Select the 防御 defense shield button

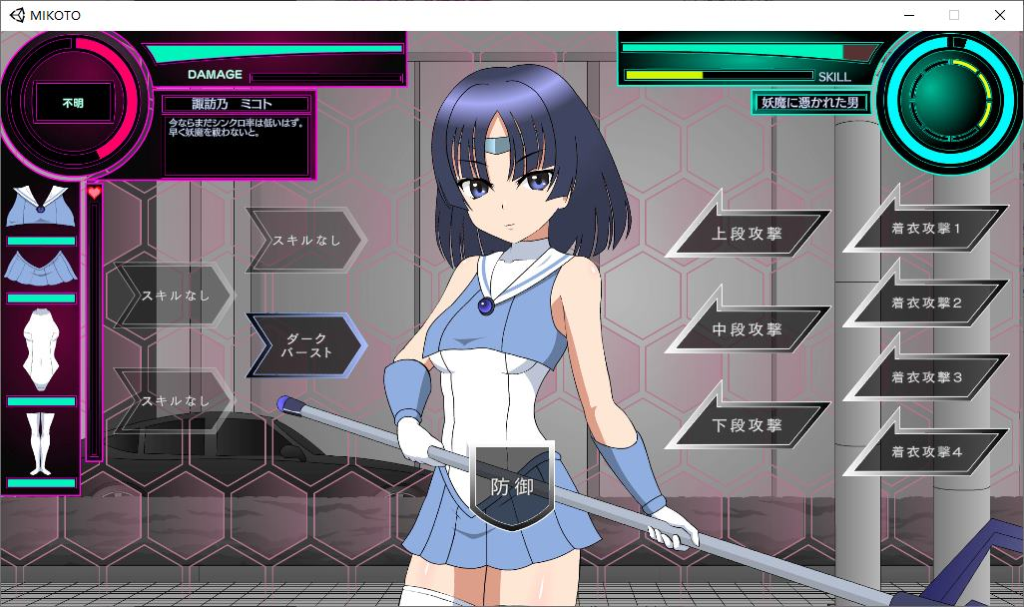point(512,486)
